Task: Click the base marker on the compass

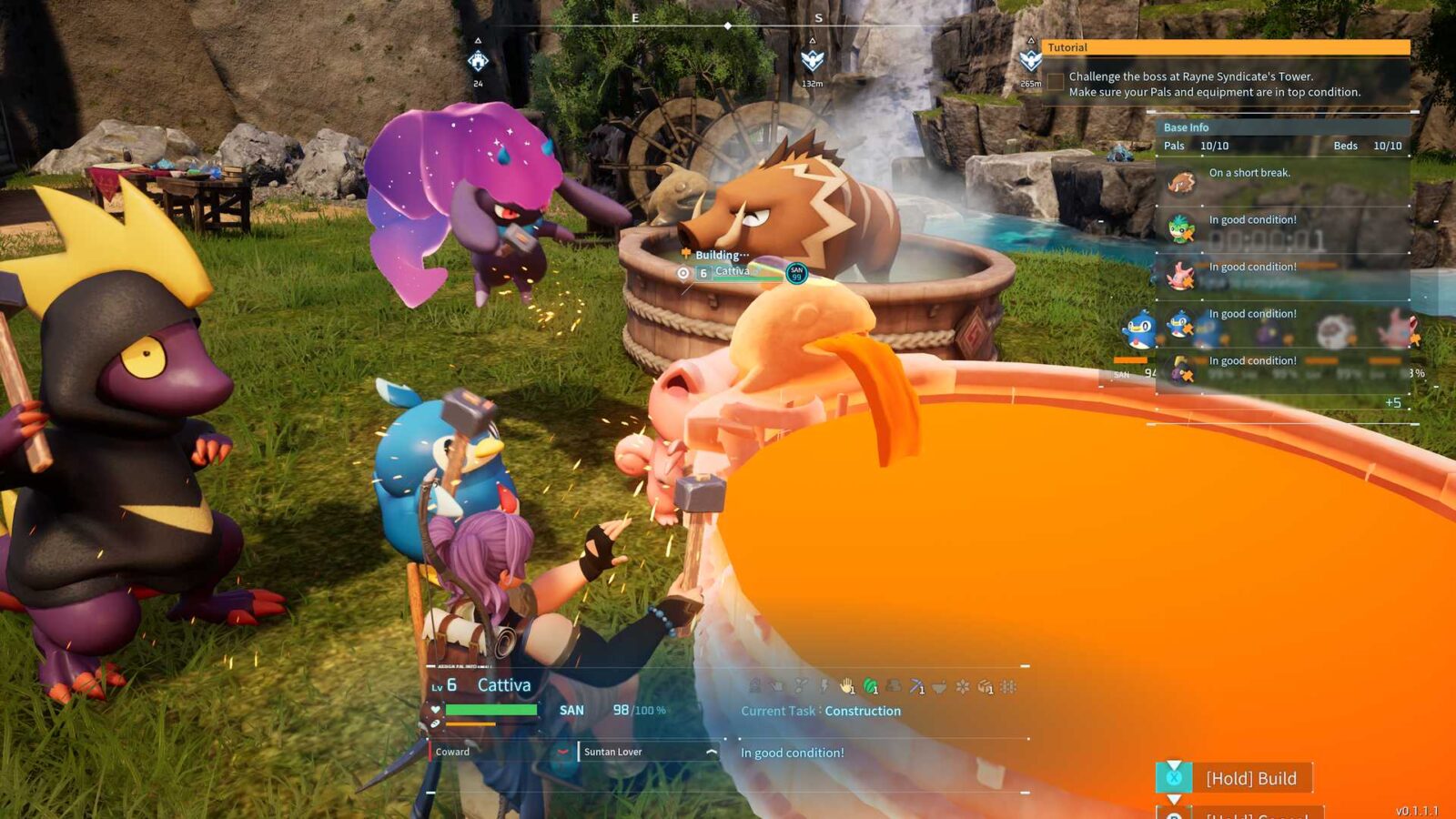Action: (478, 62)
